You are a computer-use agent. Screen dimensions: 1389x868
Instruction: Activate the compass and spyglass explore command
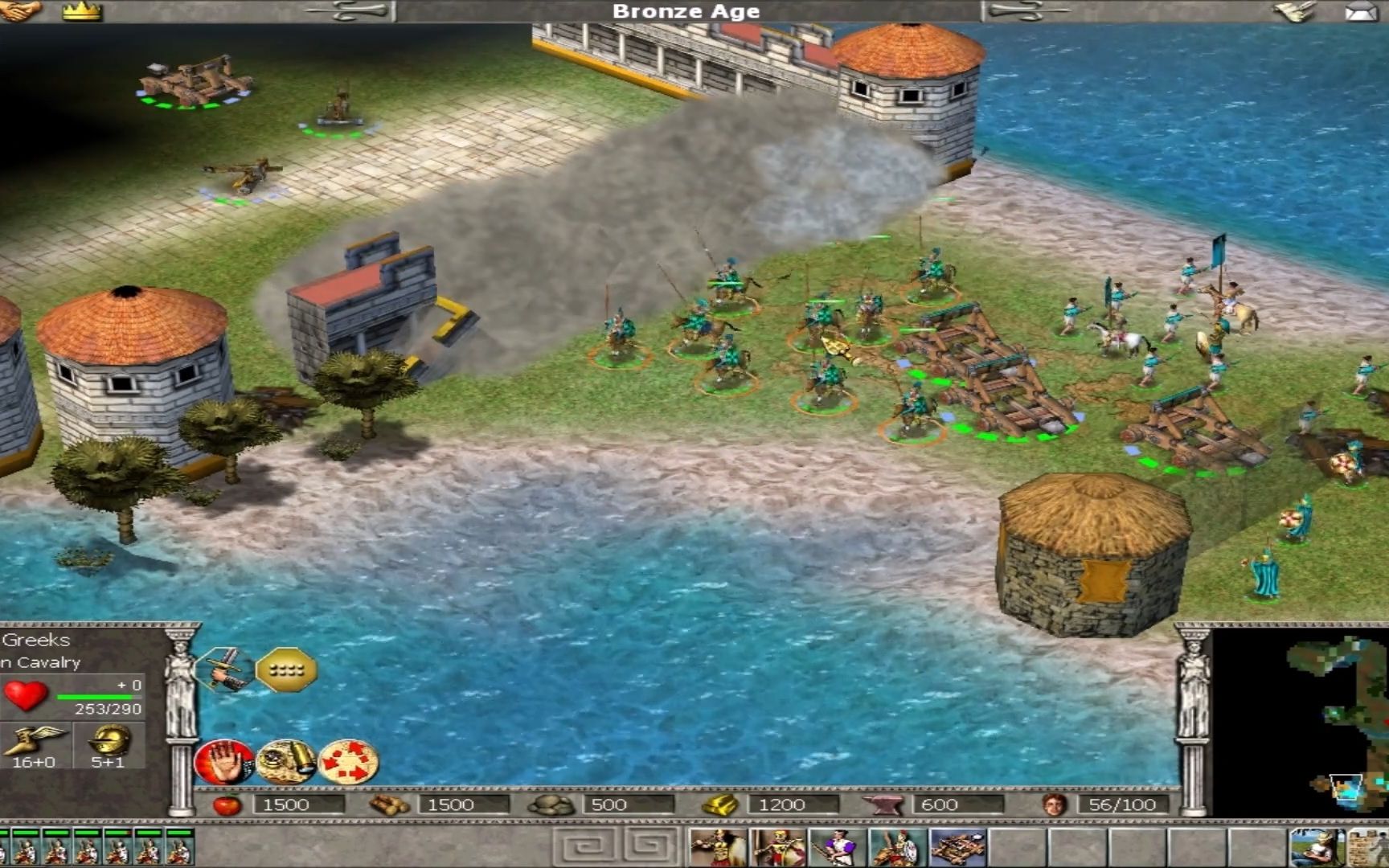click(285, 761)
